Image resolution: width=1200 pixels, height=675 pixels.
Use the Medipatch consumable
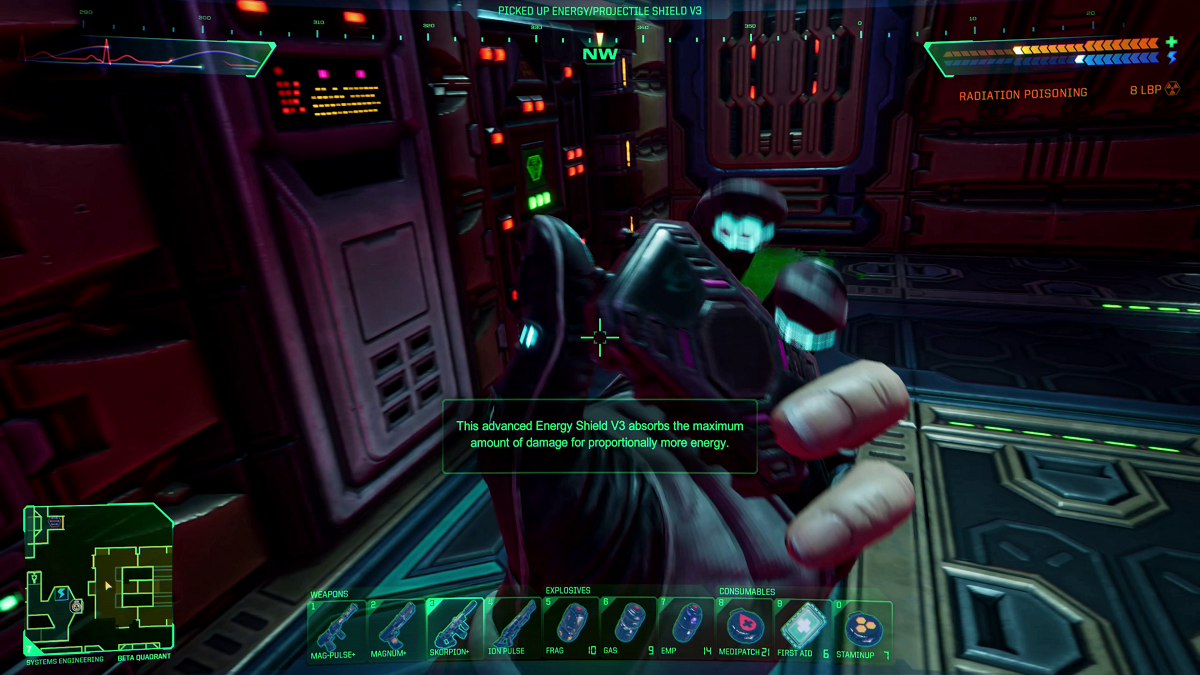[x=745, y=627]
